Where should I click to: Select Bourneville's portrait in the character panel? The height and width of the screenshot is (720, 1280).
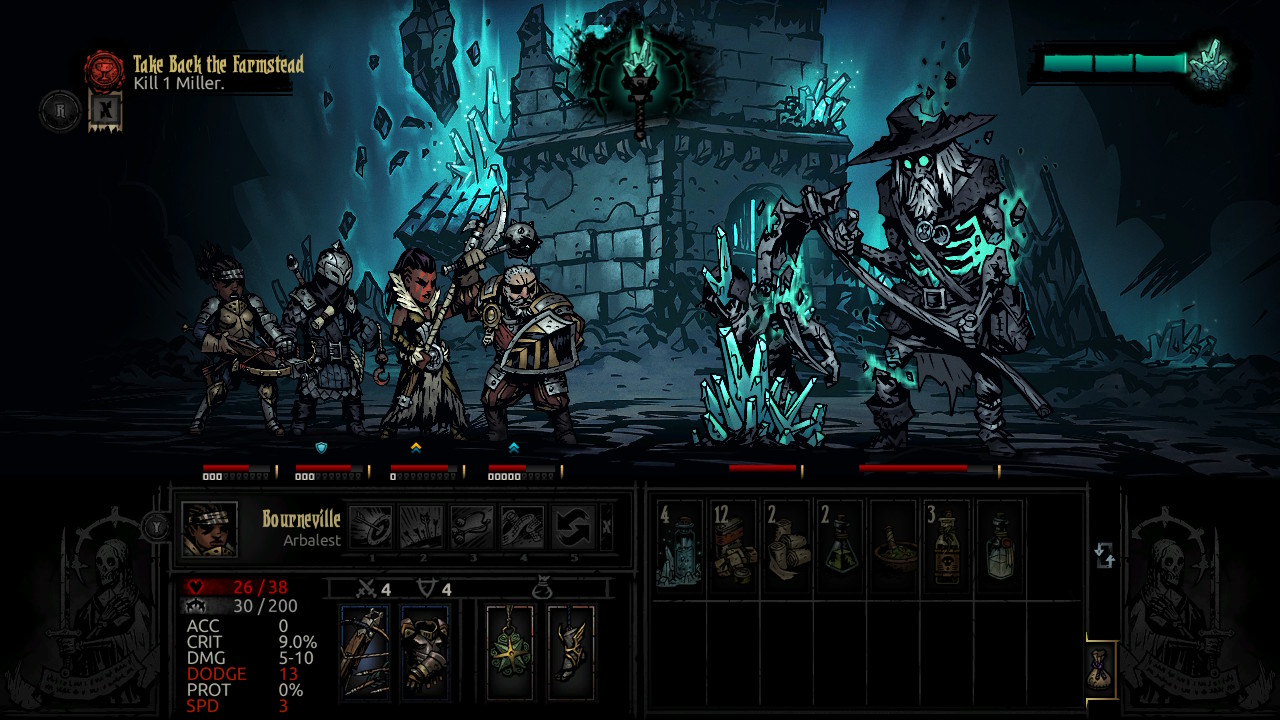point(210,530)
